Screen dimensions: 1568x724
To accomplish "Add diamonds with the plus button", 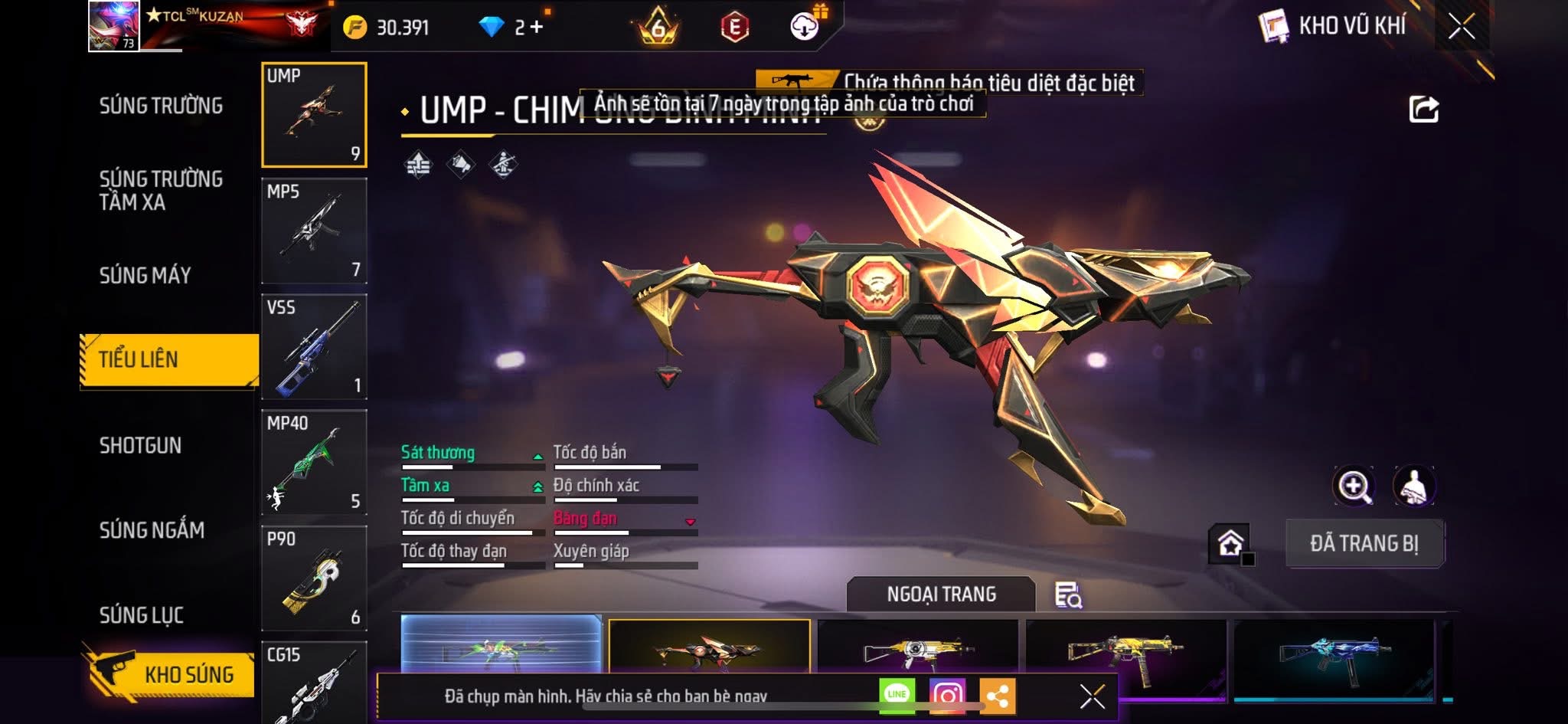I will coord(537,28).
